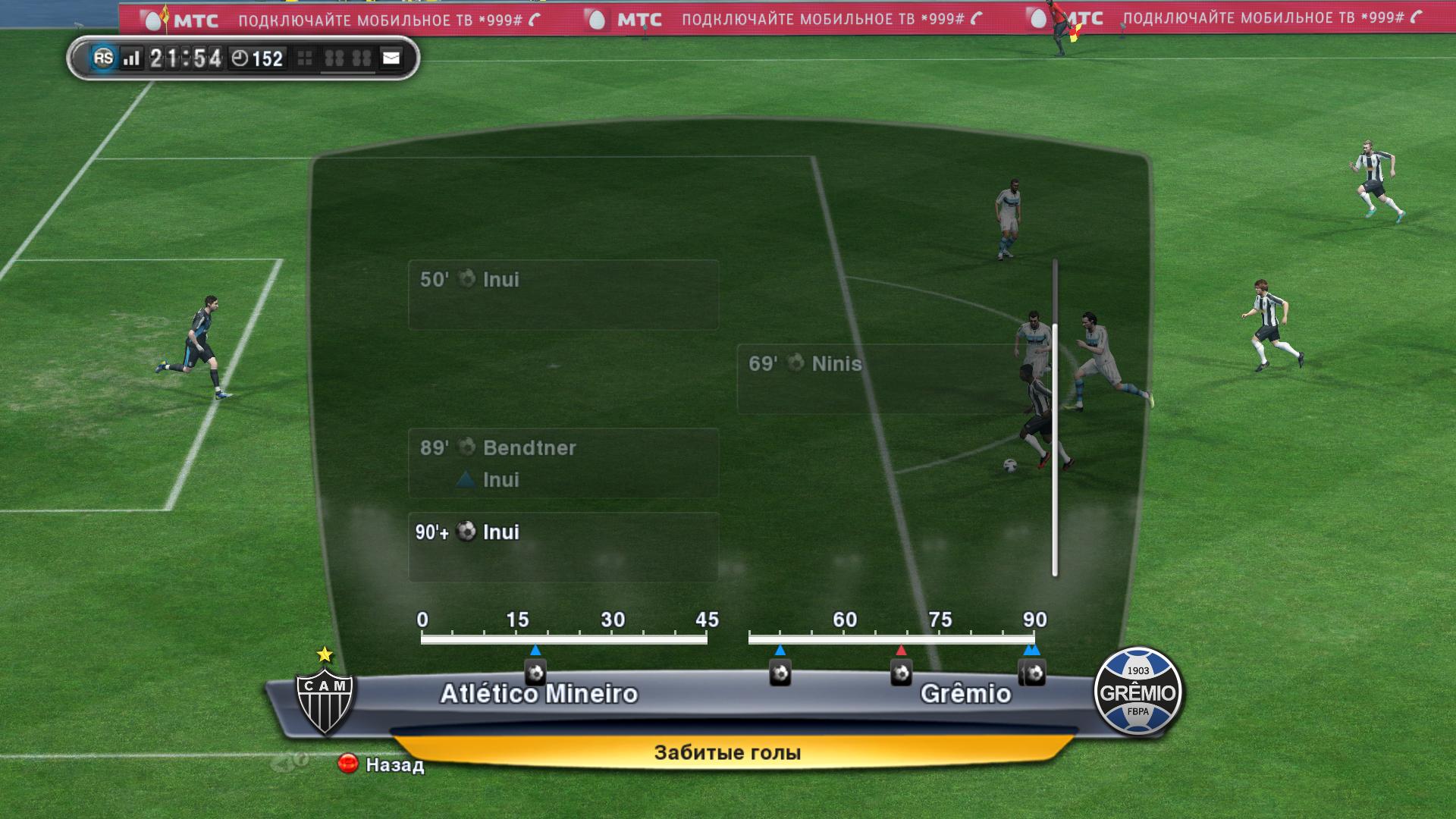Choose the 69' Ninis goal row
Viewport: 1456px width, 819px height.
coord(891,378)
